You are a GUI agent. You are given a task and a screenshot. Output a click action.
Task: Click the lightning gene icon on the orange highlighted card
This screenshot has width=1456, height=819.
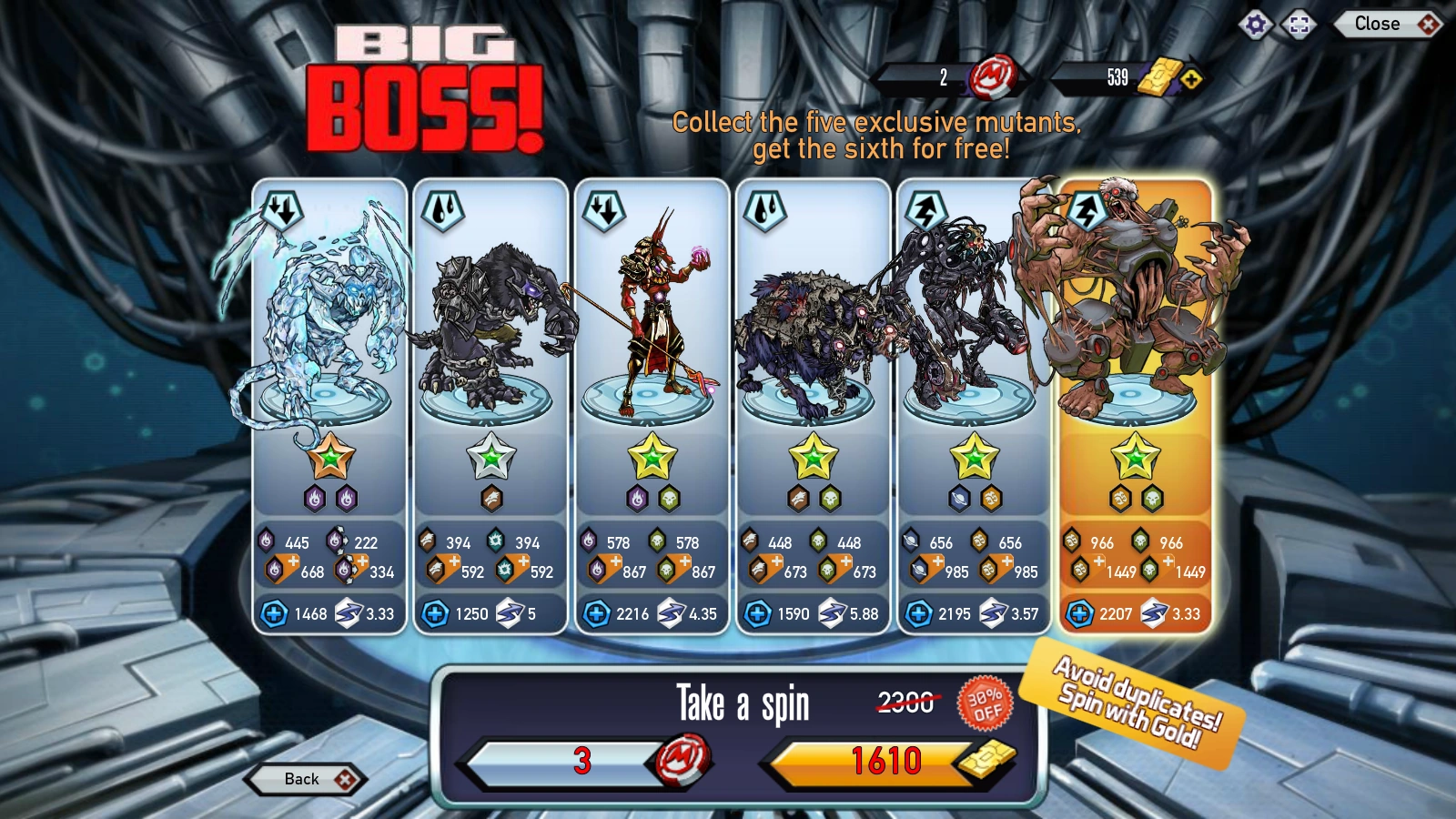pyautogui.click(x=1087, y=210)
